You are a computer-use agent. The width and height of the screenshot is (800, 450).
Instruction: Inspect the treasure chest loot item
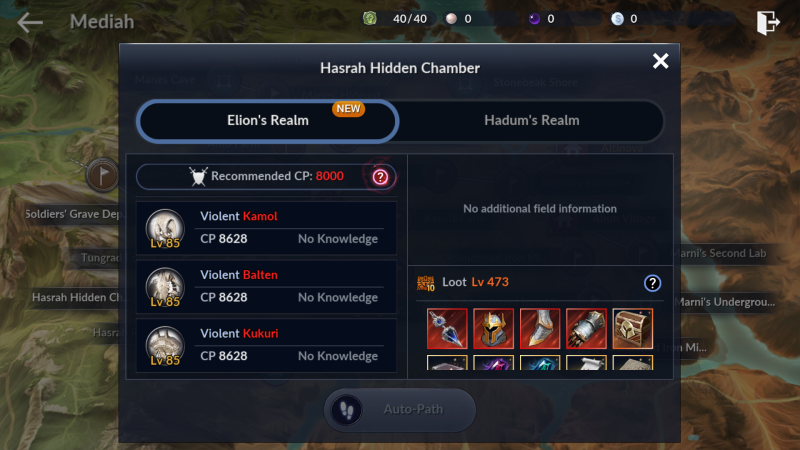coord(632,328)
